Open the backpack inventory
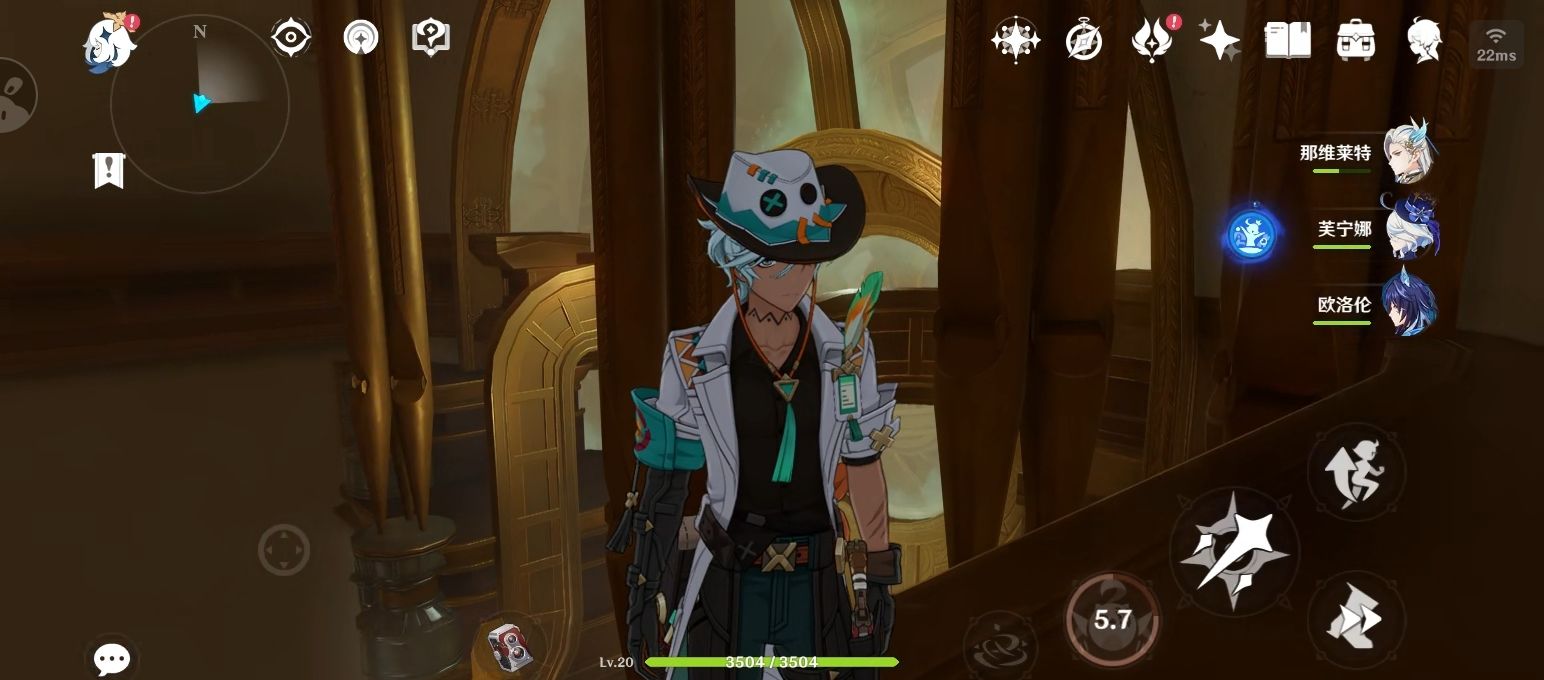This screenshot has height=680, width=1544. tap(1355, 41)
